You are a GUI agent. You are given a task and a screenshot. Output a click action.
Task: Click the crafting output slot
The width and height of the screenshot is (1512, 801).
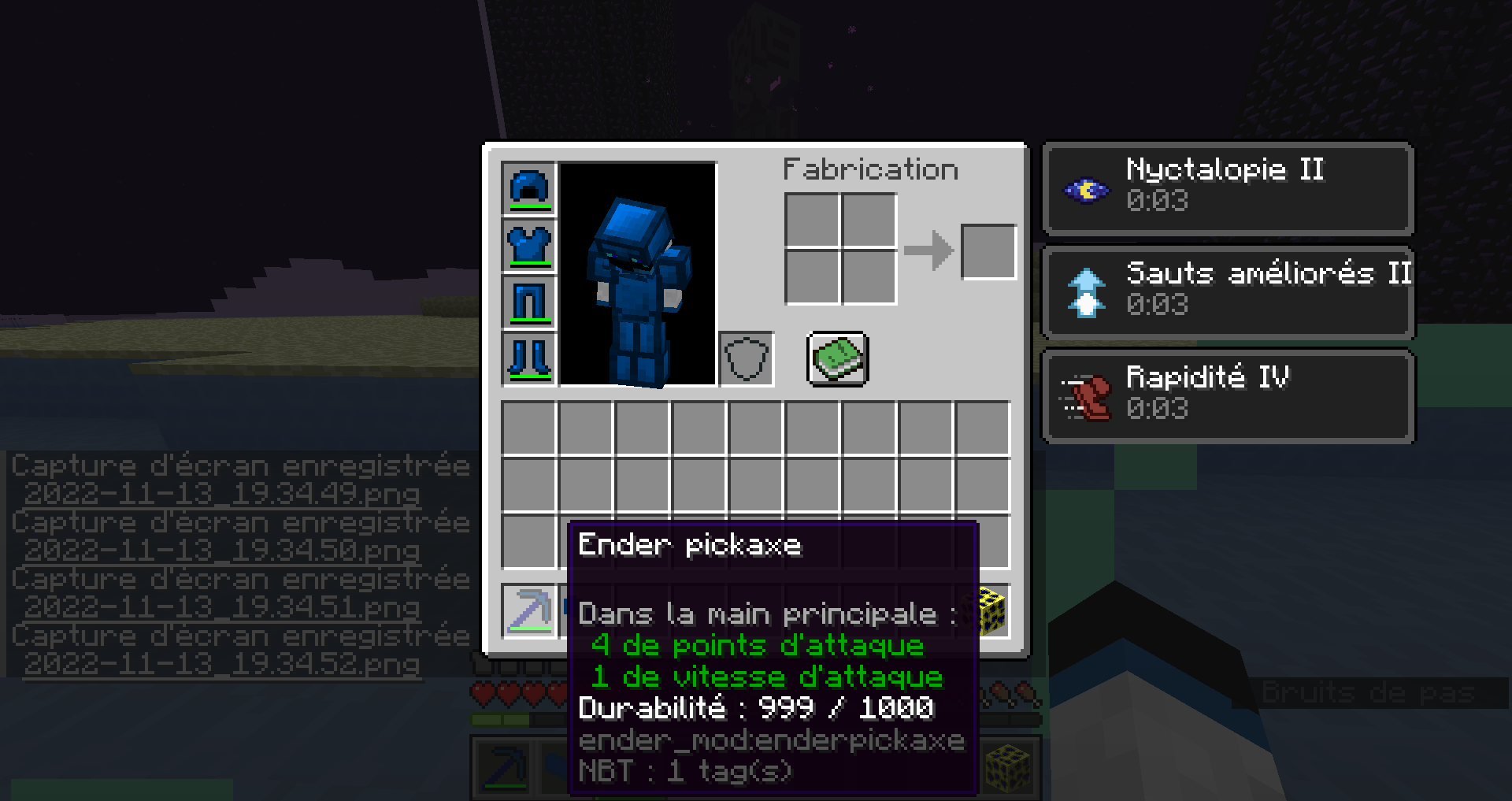[x=988, y=250]
